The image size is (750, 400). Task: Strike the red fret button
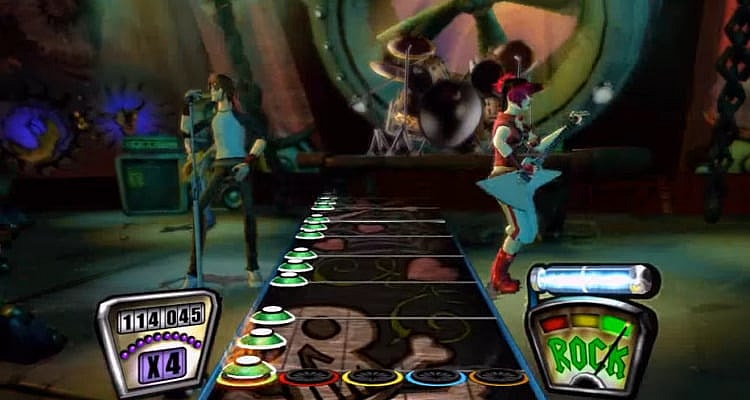click(x=309, y=378)
